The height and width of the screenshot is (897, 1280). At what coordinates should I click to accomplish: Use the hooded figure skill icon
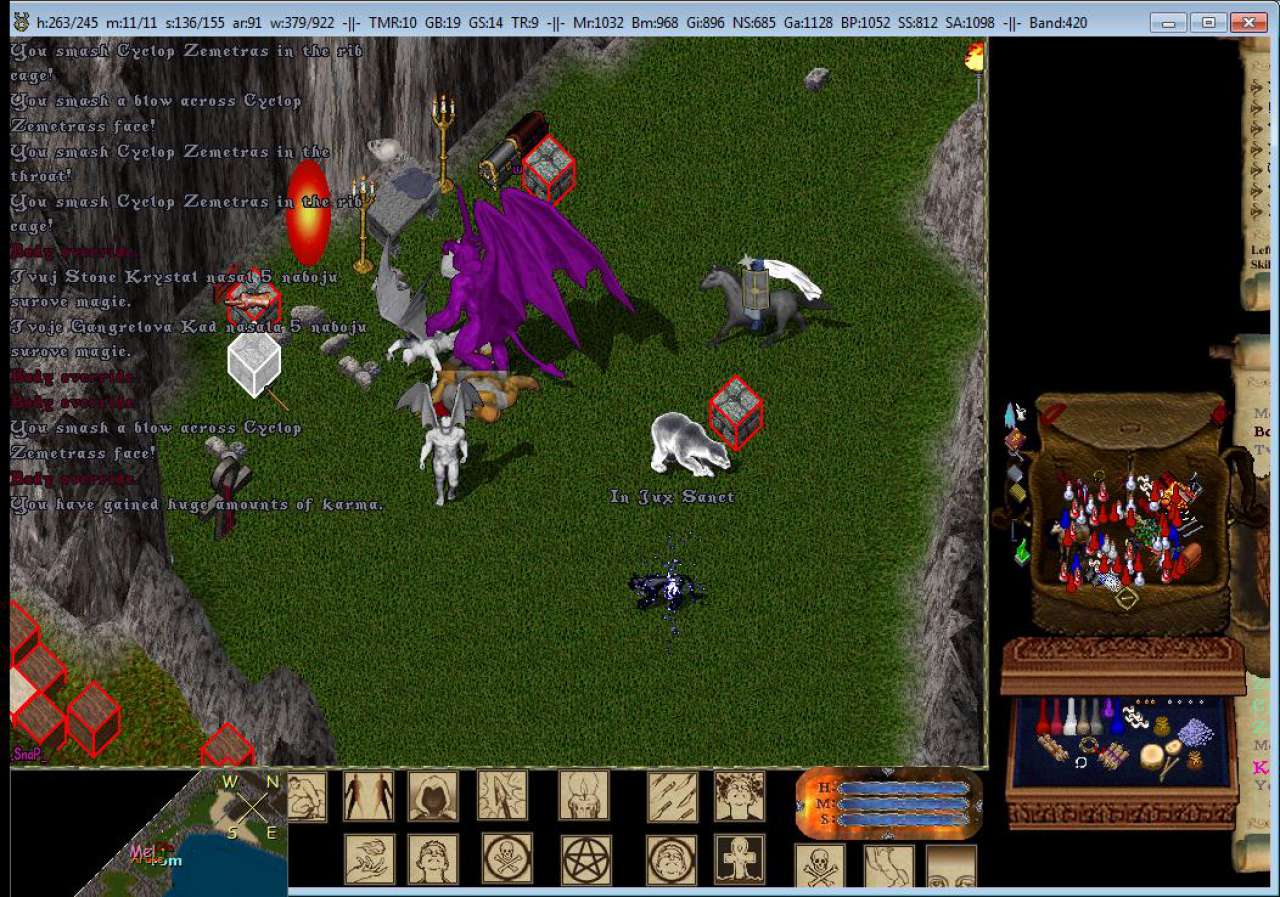point(433,796)
